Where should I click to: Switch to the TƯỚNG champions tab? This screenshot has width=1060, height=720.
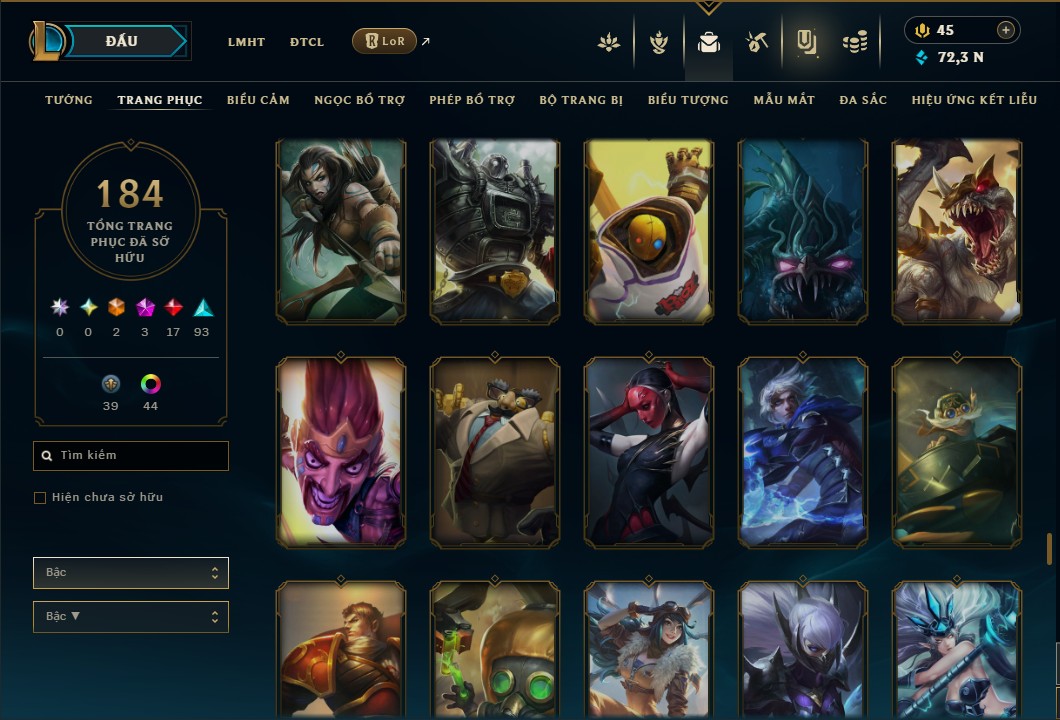pos(69,100)
